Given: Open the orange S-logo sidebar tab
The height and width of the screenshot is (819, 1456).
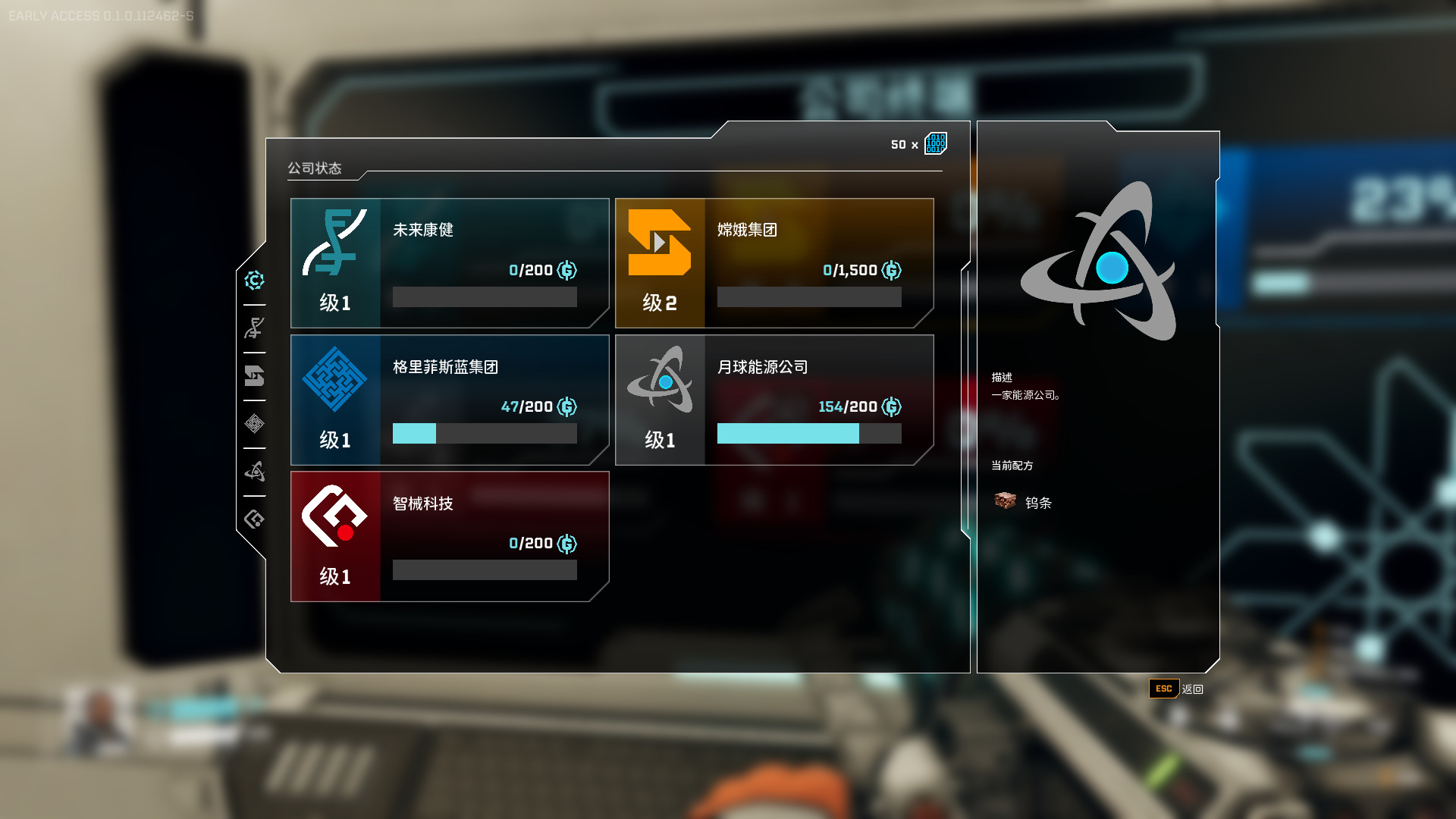Looking at the screenshot, I should coord(255,376).
